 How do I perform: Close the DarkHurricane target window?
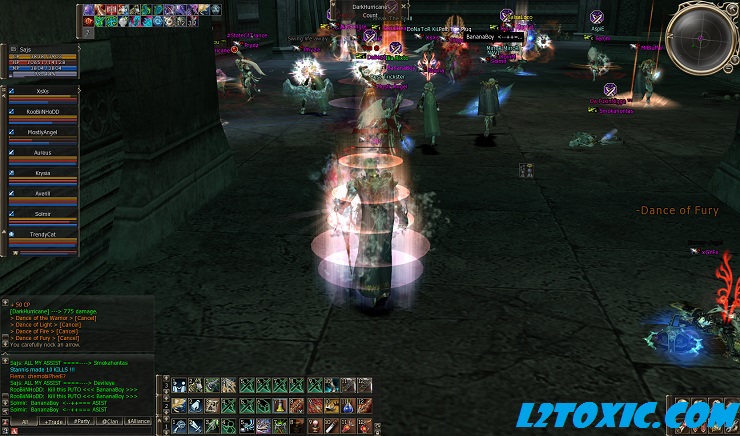[x=405, y=5]
